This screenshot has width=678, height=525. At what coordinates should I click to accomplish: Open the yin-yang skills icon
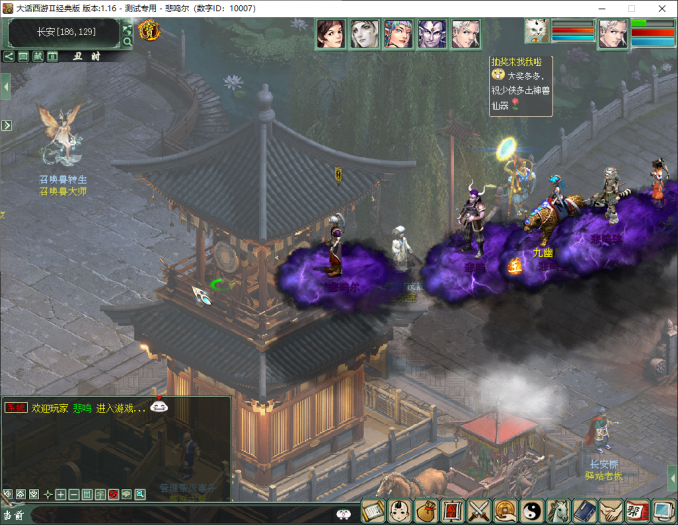click(531, 511)
